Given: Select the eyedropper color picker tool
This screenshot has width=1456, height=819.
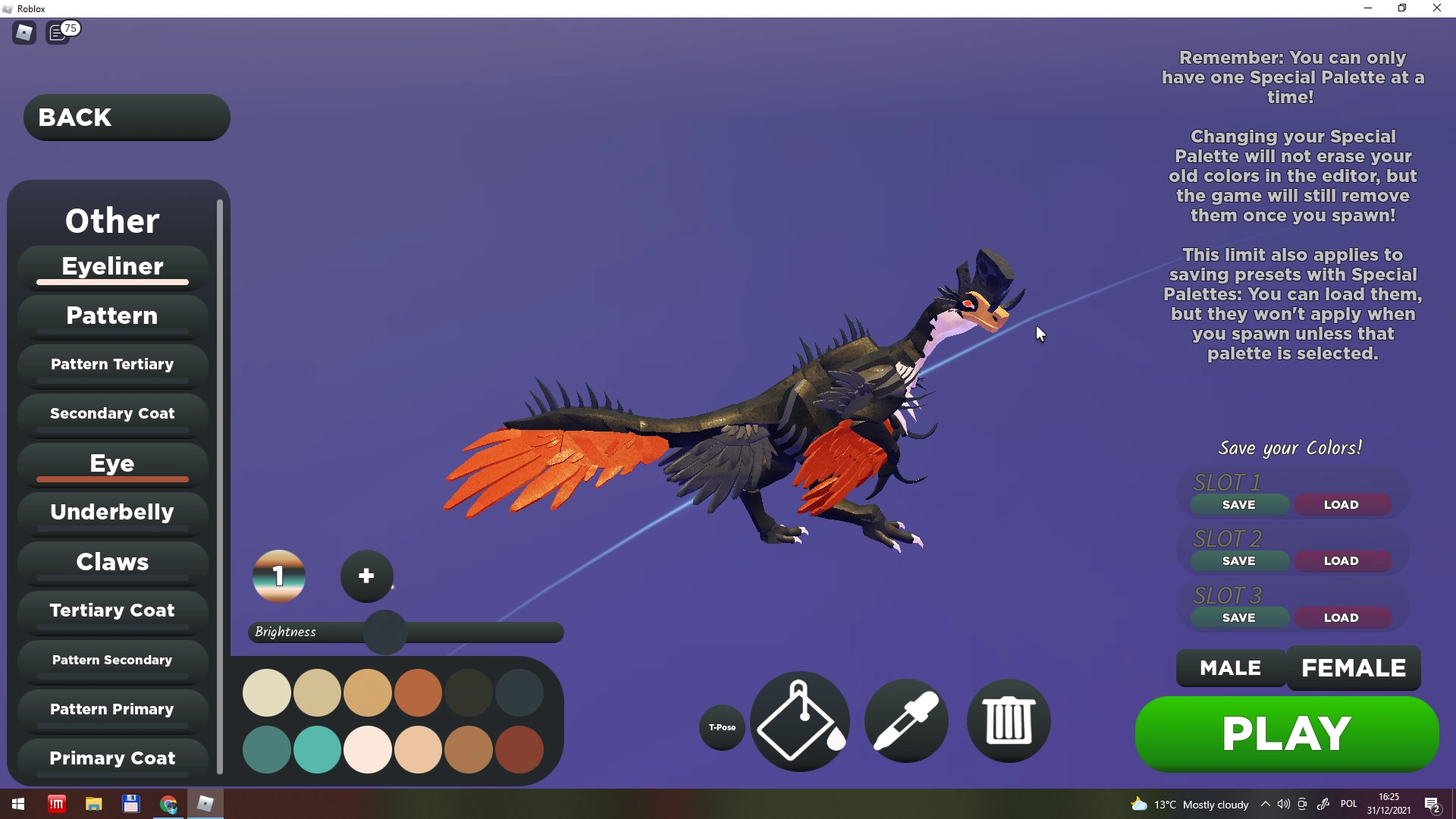Looking at the screenshot, I should 907,720.
